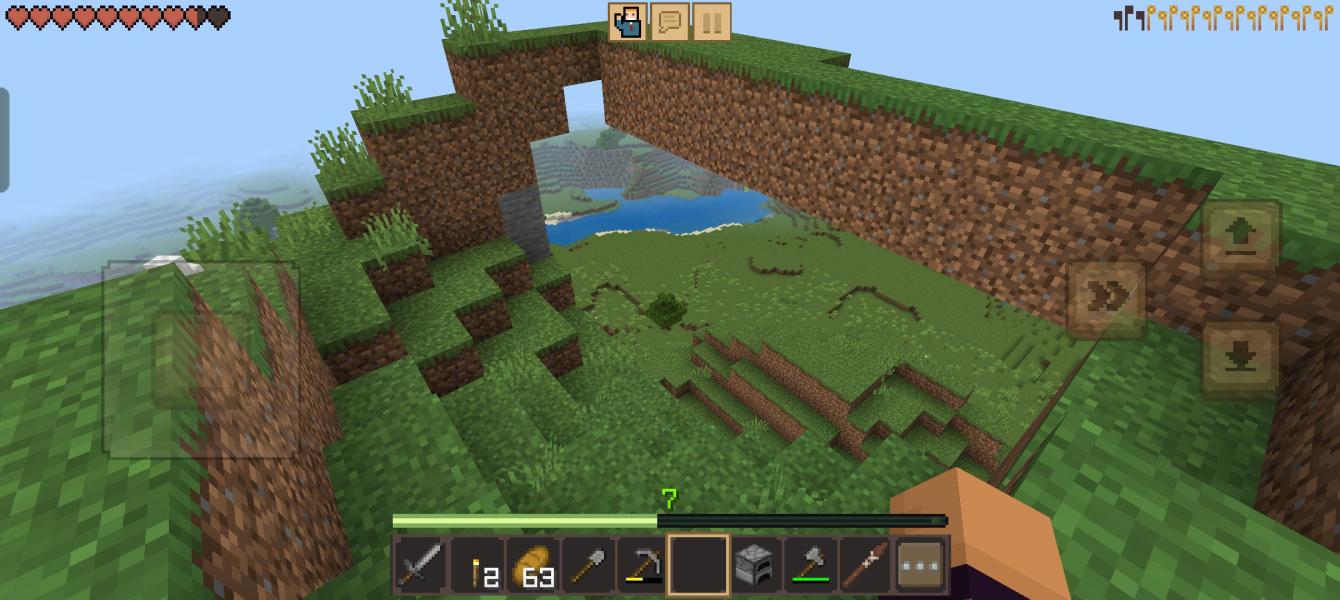Select the sword in the hotbar
The width and height of the screenshot is (1340, 600).
[x=420, y=567]
